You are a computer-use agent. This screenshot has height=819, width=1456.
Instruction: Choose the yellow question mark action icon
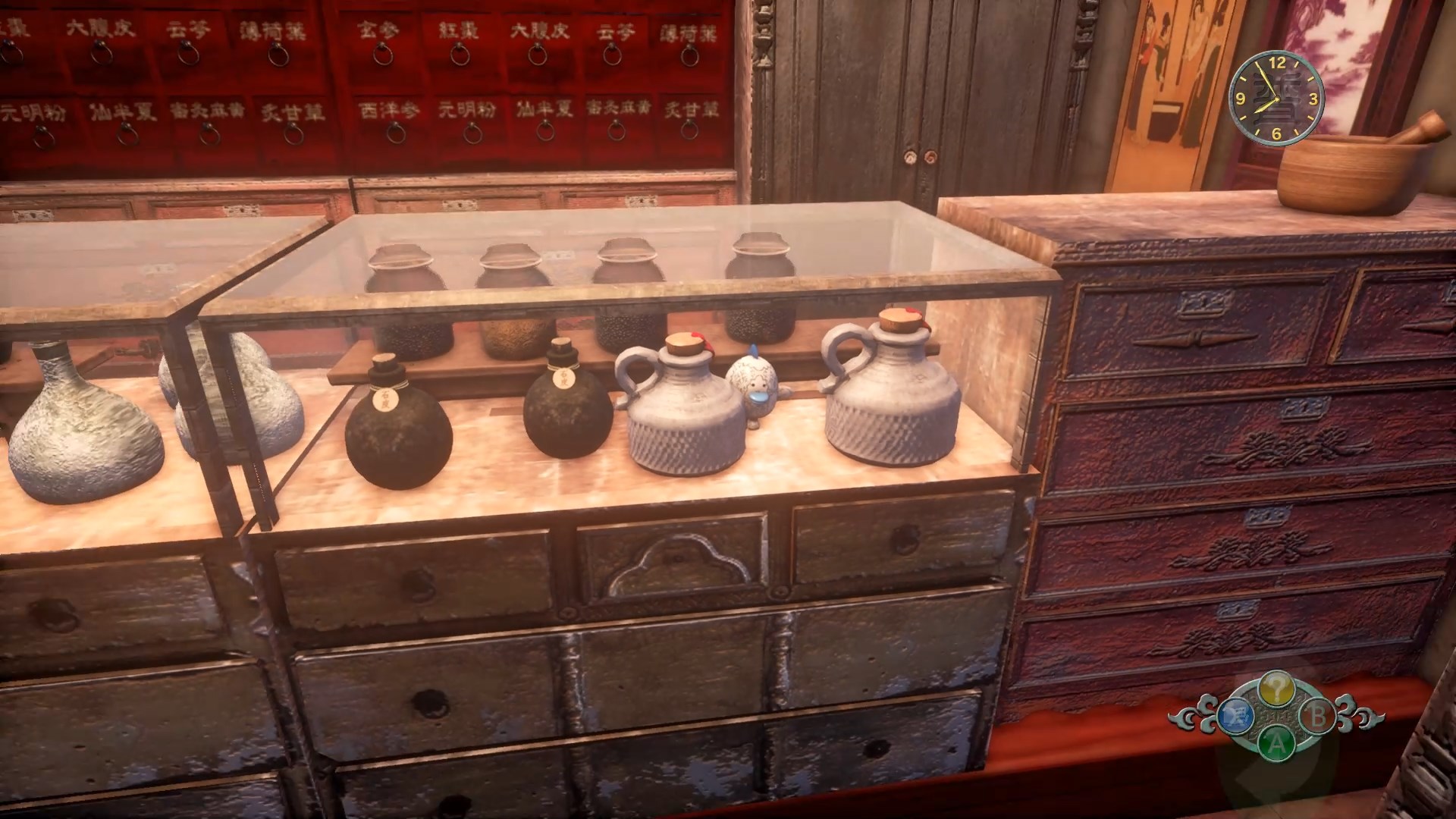click(x=1276, y=689)
